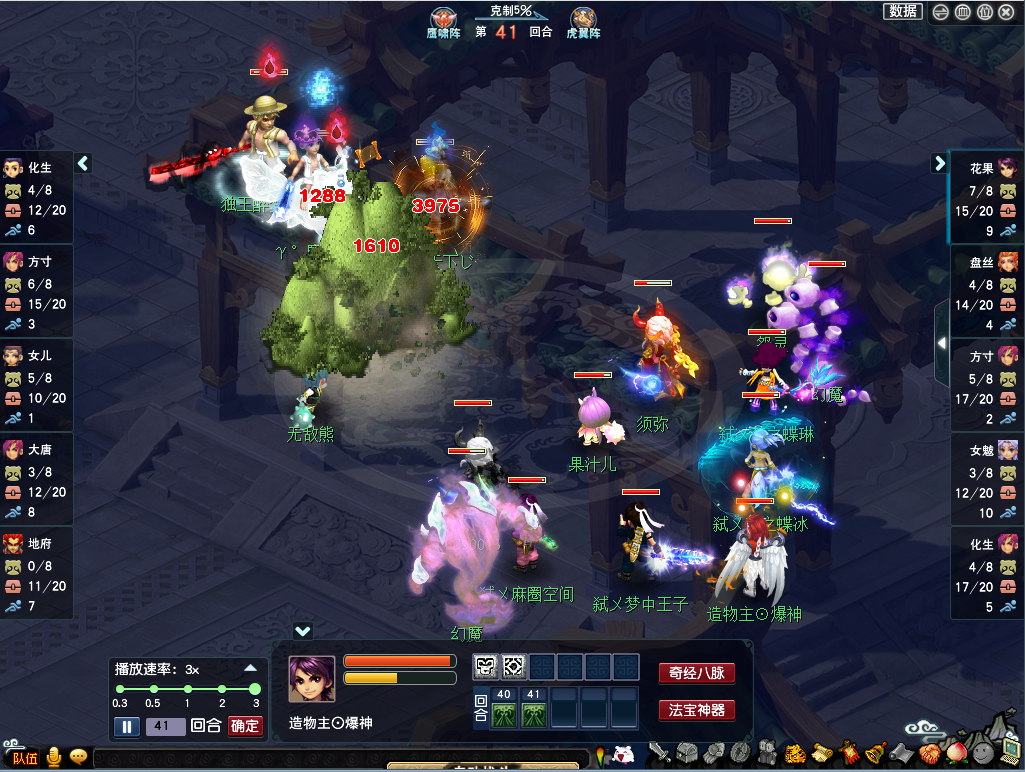This screenshot has height=772, width=1025.
Task: Click the microphone voice chat icon
Action: [53, 757]
